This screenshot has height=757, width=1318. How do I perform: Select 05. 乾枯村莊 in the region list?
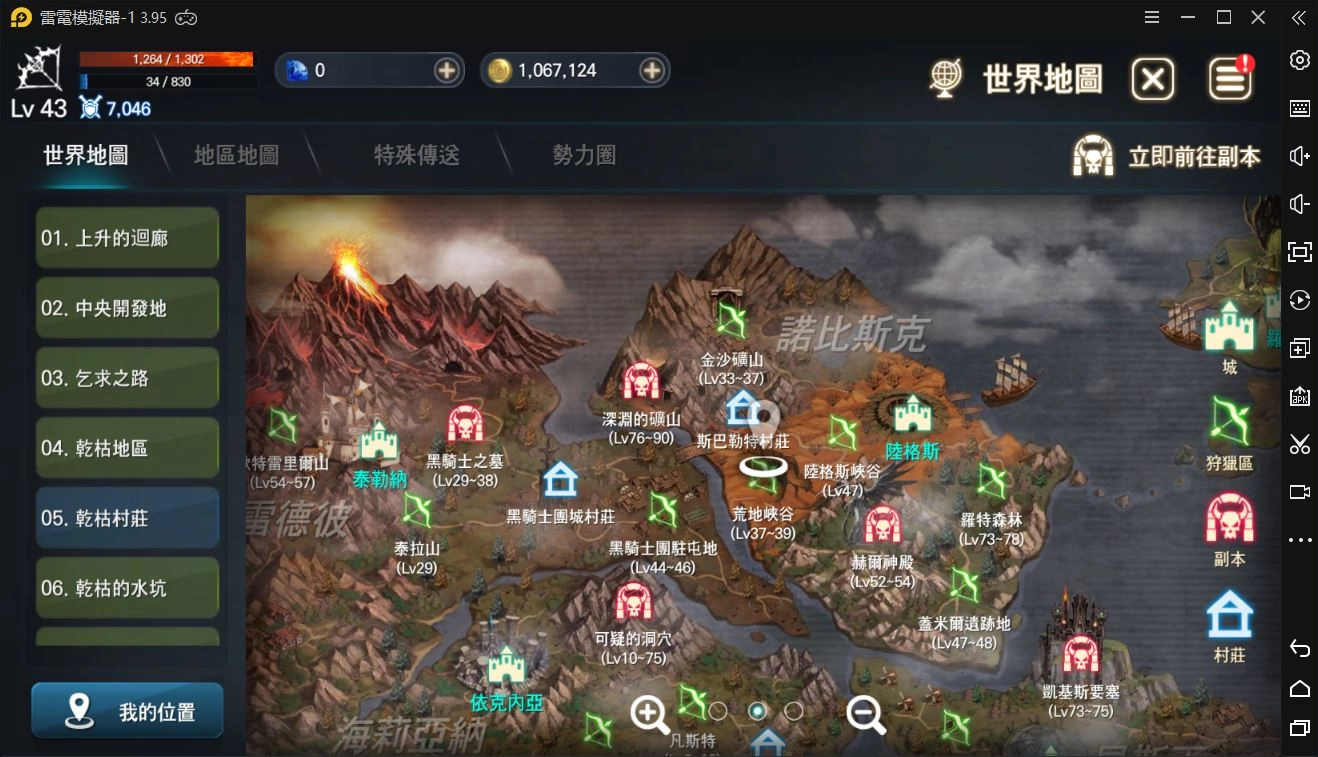coord(127,518)
